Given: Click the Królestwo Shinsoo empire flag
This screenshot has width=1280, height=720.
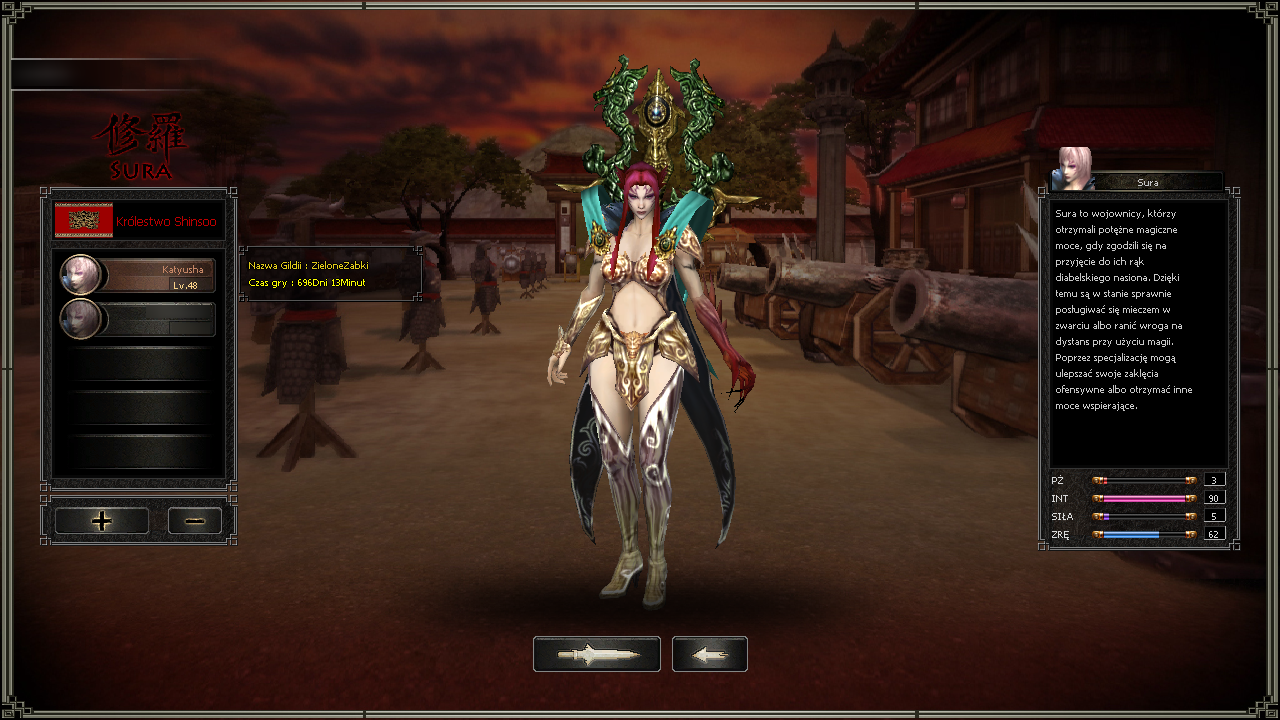Looking at the screenshot, I should tap(84, 220).
